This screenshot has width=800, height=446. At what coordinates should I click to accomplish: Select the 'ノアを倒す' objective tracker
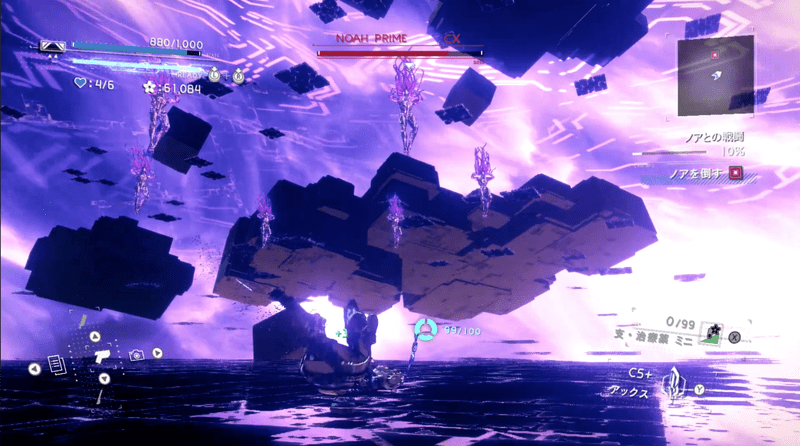point(692,173)
